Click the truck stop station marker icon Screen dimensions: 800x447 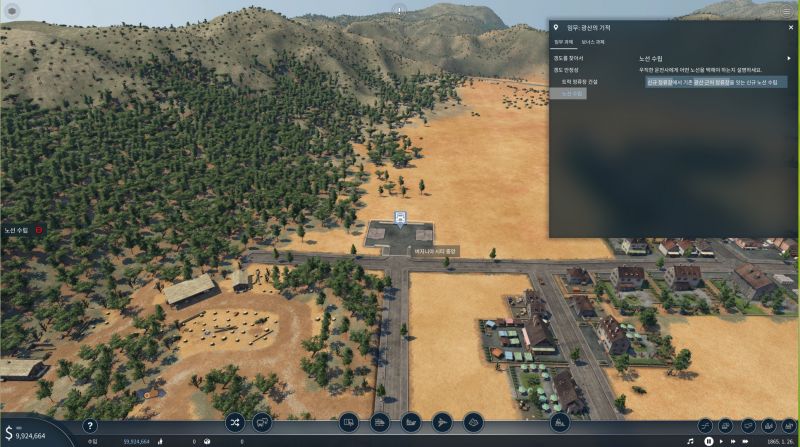click(400, 217)
